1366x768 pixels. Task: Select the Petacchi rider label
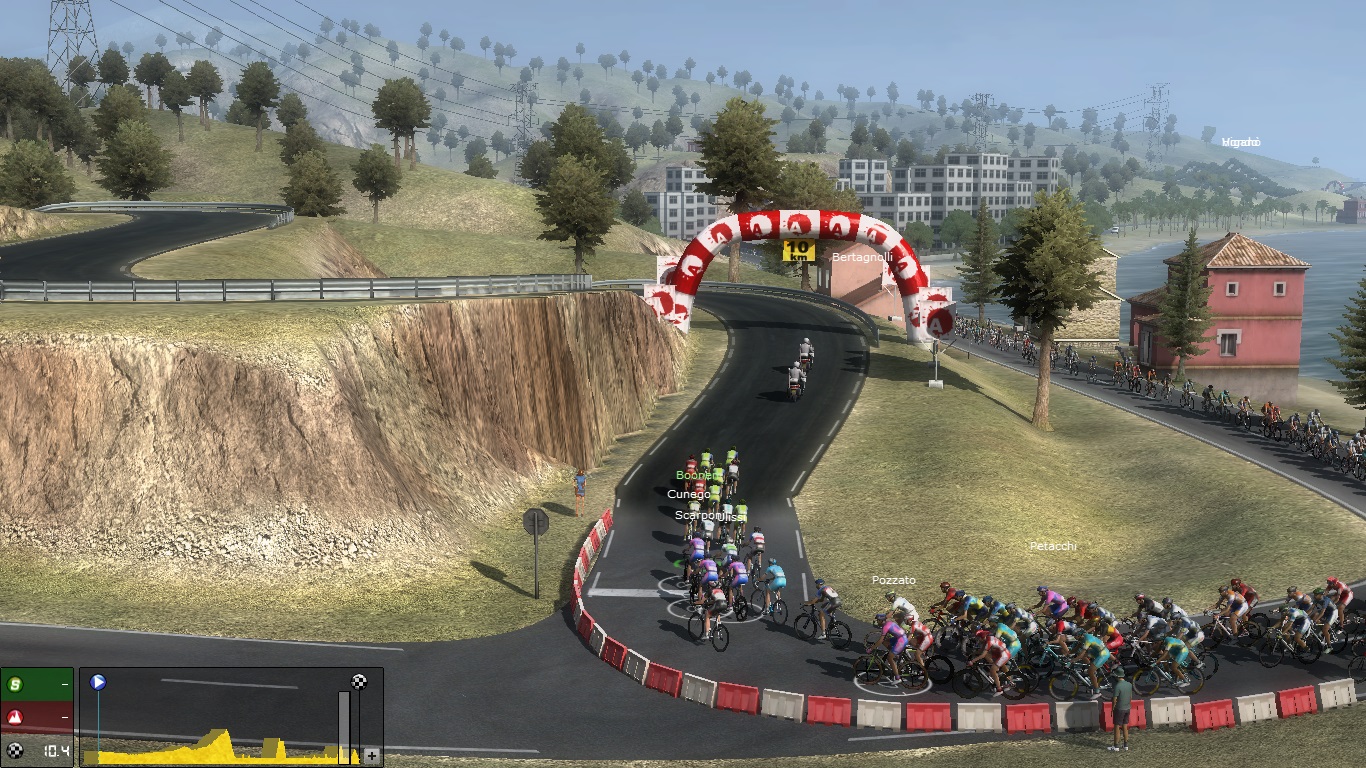[1053, 546]
